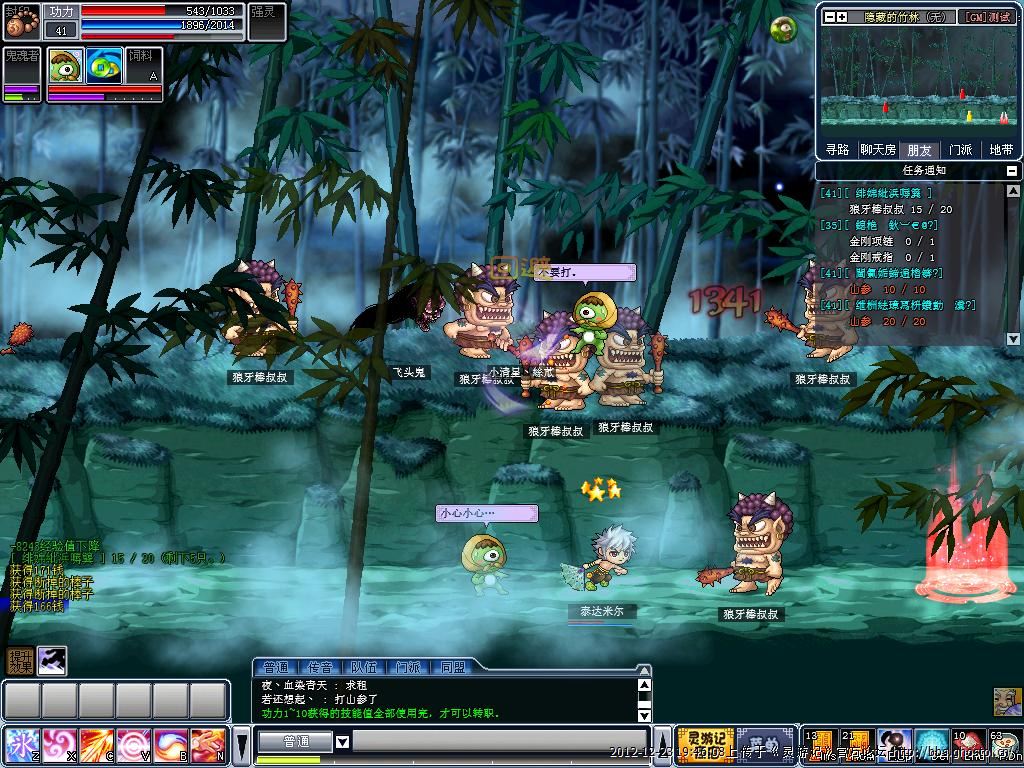Open the 地带 zone tab
The image size is (1024, 768).
pyautogui.click(x=1000, y=150)
